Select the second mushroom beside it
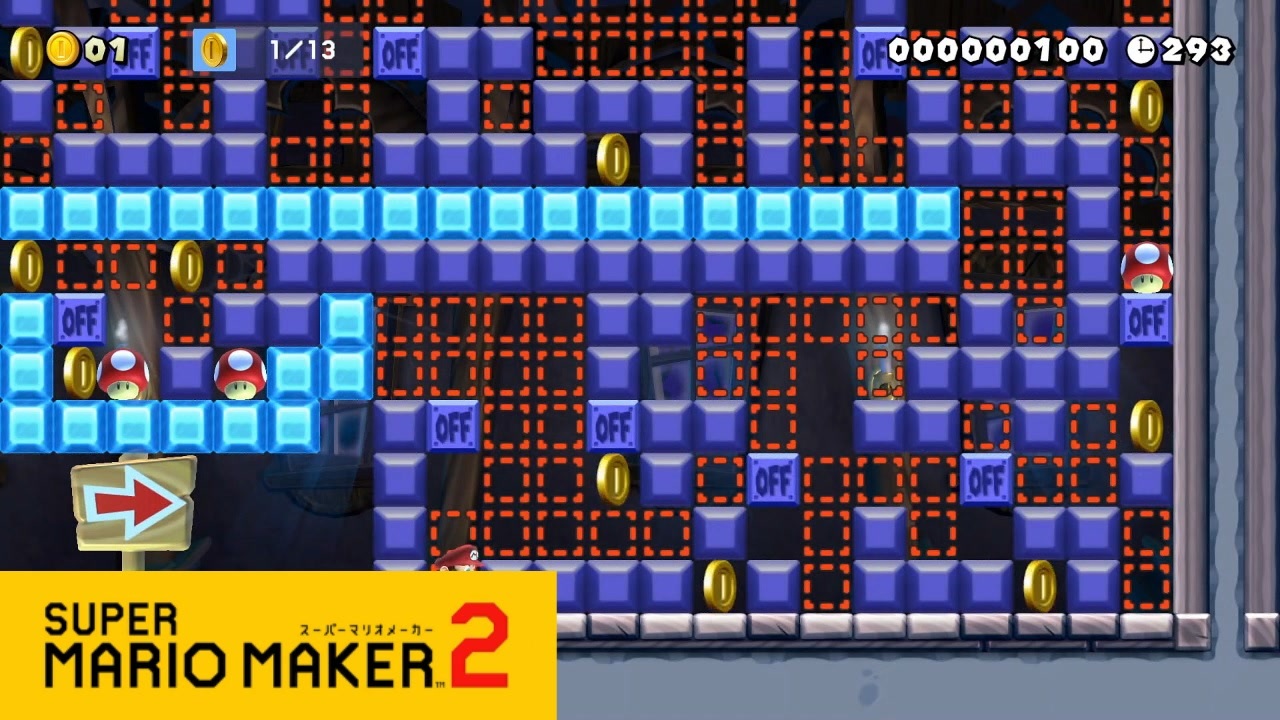The width and height of the screenshot is (1280, 720). pyautogui.click(x=240, y=373)
